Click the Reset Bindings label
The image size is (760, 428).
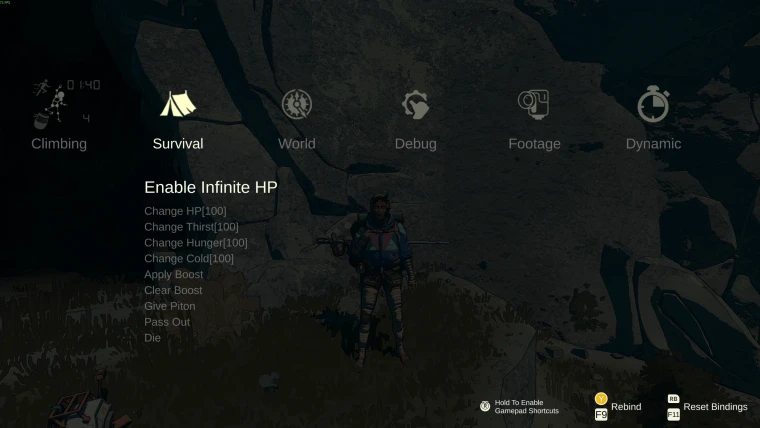coord(715,407)
